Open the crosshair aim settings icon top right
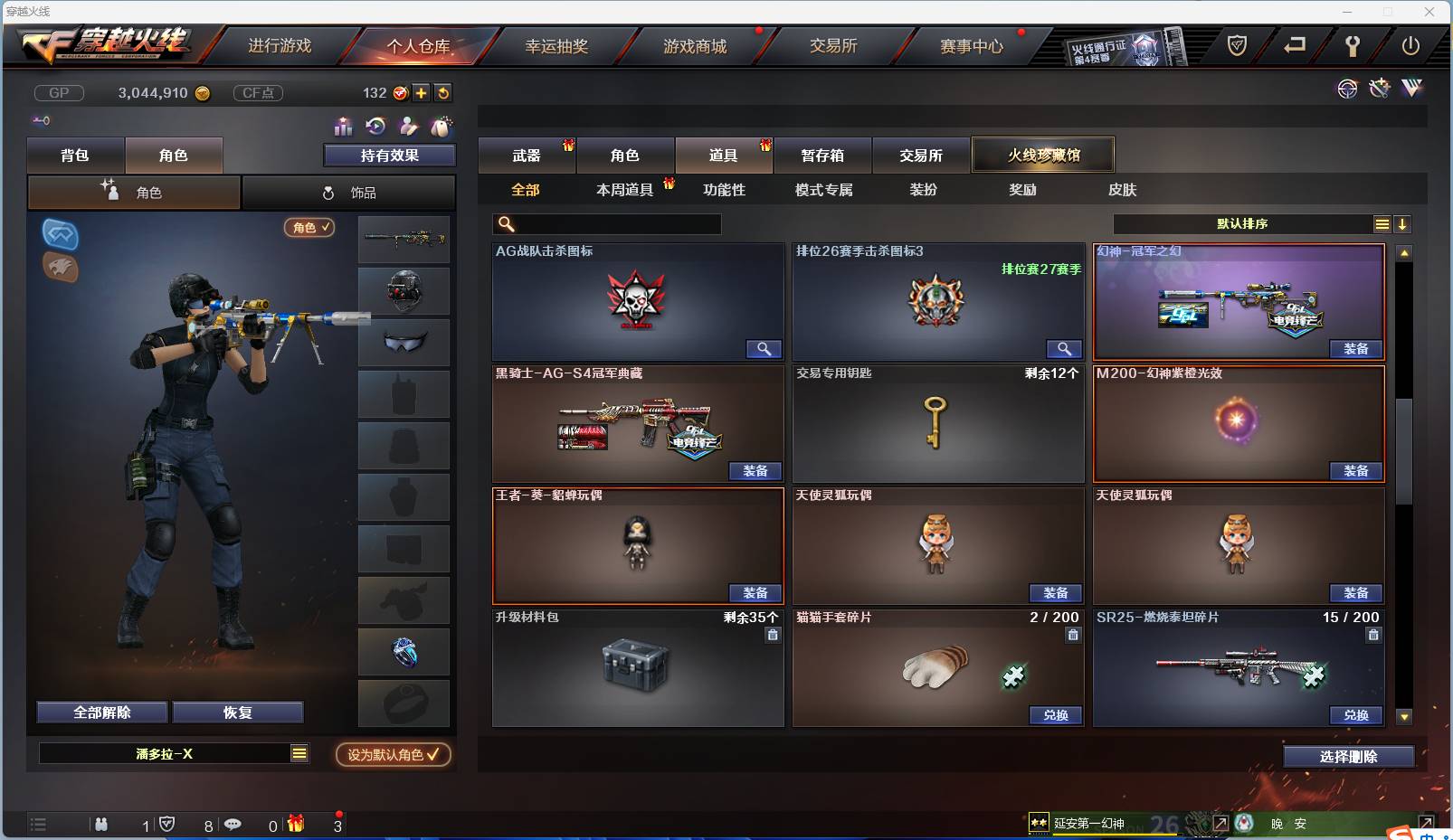 1347,89
